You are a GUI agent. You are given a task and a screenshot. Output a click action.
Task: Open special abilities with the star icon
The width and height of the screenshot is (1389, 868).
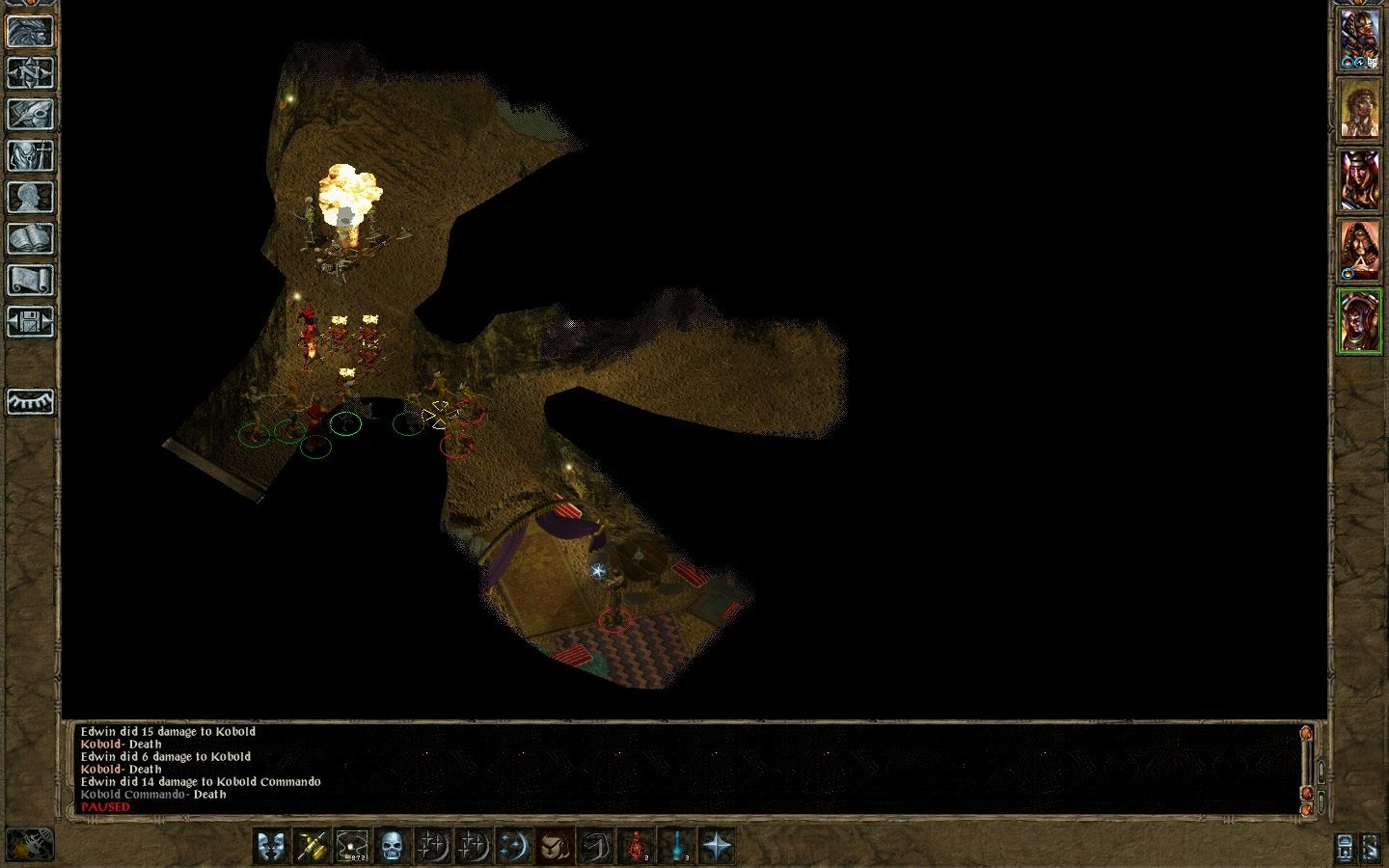point(718,847)
